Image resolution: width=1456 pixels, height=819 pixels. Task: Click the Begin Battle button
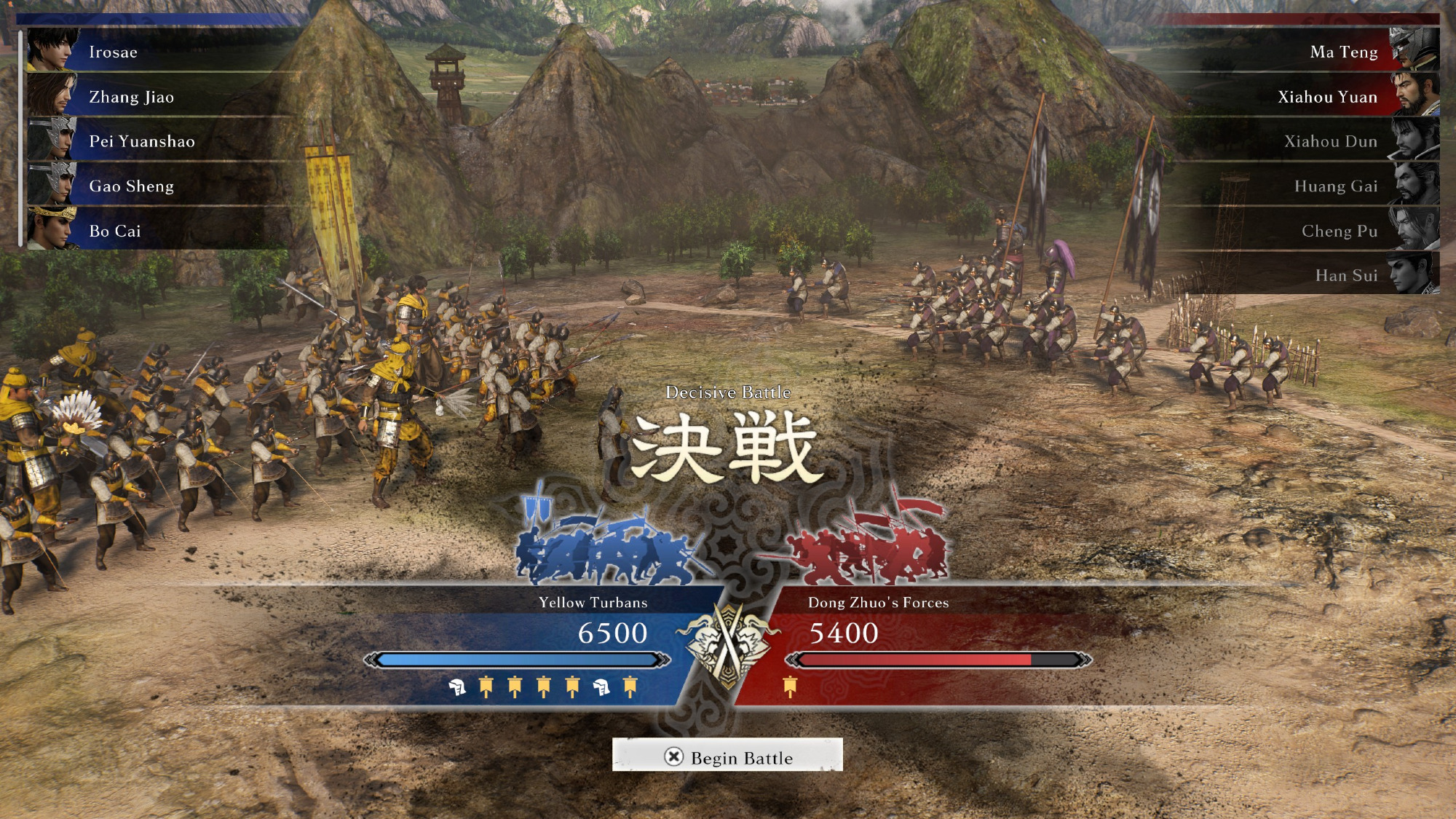727,757
